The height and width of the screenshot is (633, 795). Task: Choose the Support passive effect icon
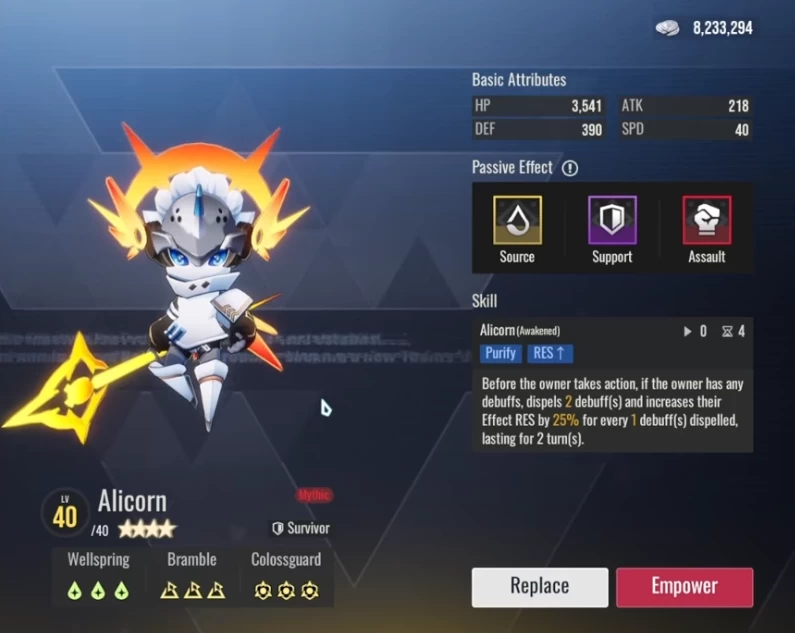pyautogui.click(x=611, y=220)
